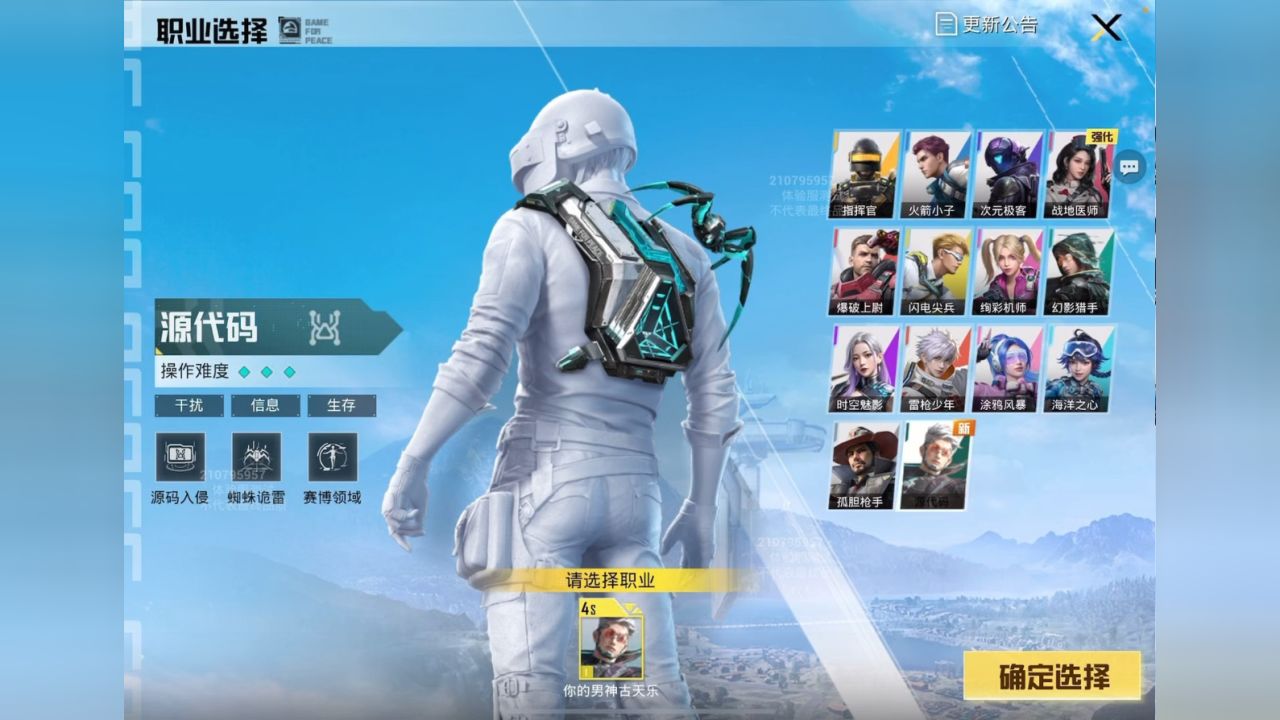Open the 更新公告 update notice

click(986, 25)
